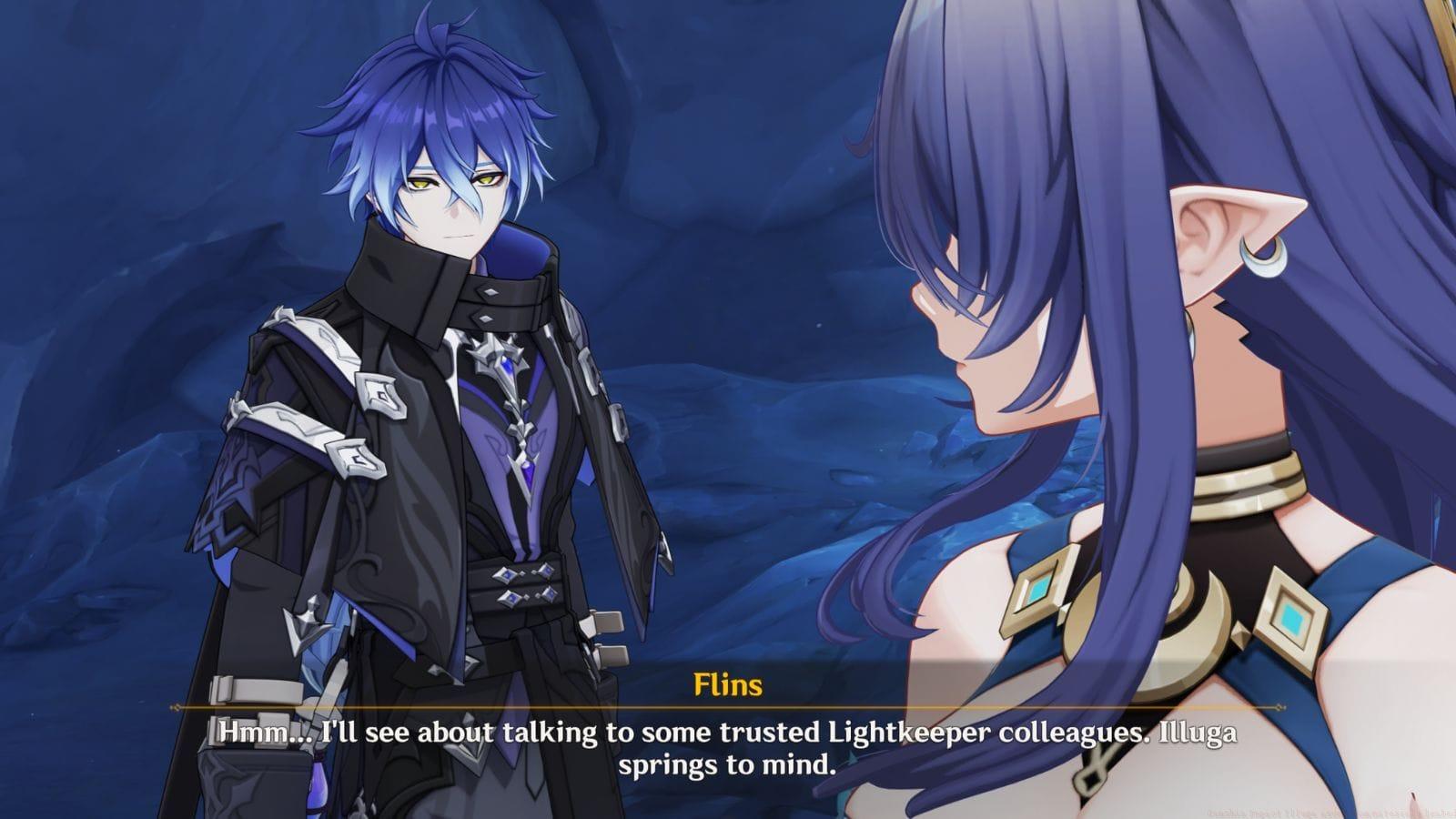
Task: Click the left decorative arrow beside the dialogue divider
Action: 175,710
